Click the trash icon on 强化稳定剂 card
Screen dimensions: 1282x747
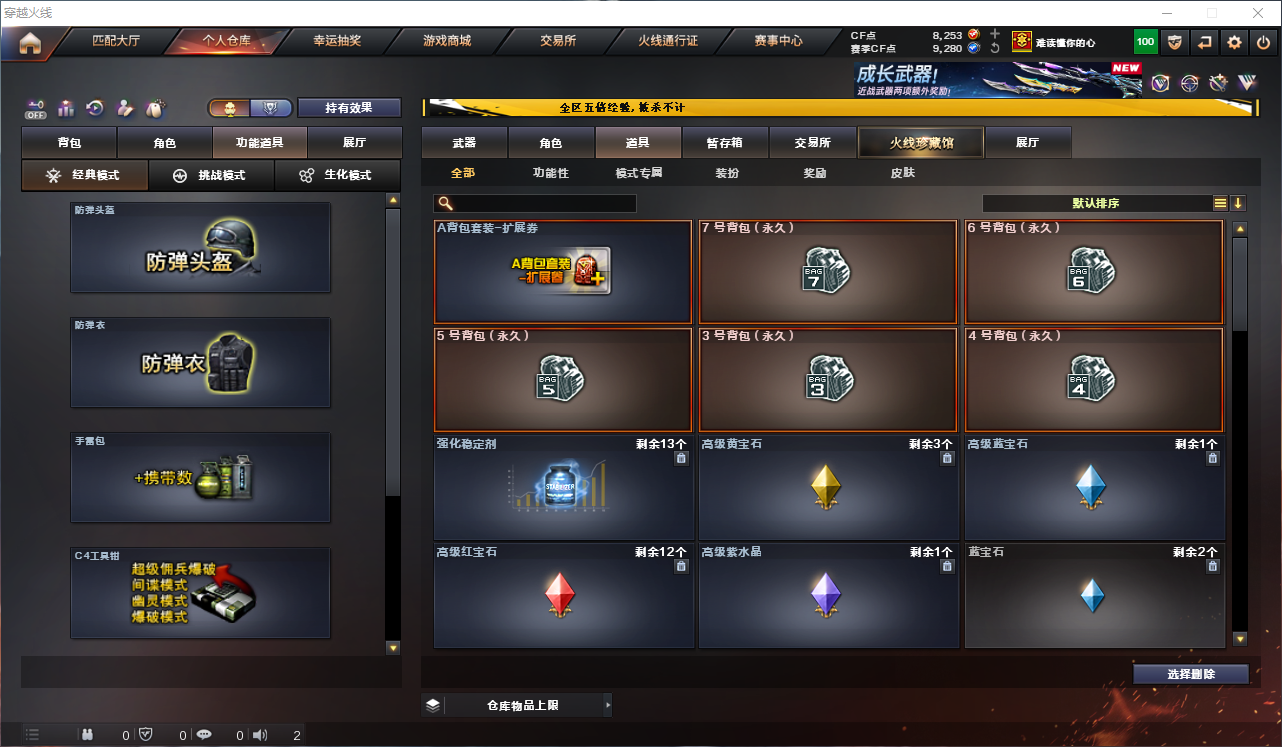click(x=682, y=457)
